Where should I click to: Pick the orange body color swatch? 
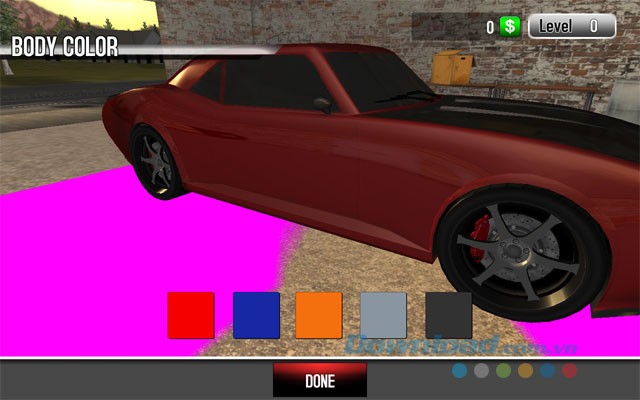(x=319, y=315)
